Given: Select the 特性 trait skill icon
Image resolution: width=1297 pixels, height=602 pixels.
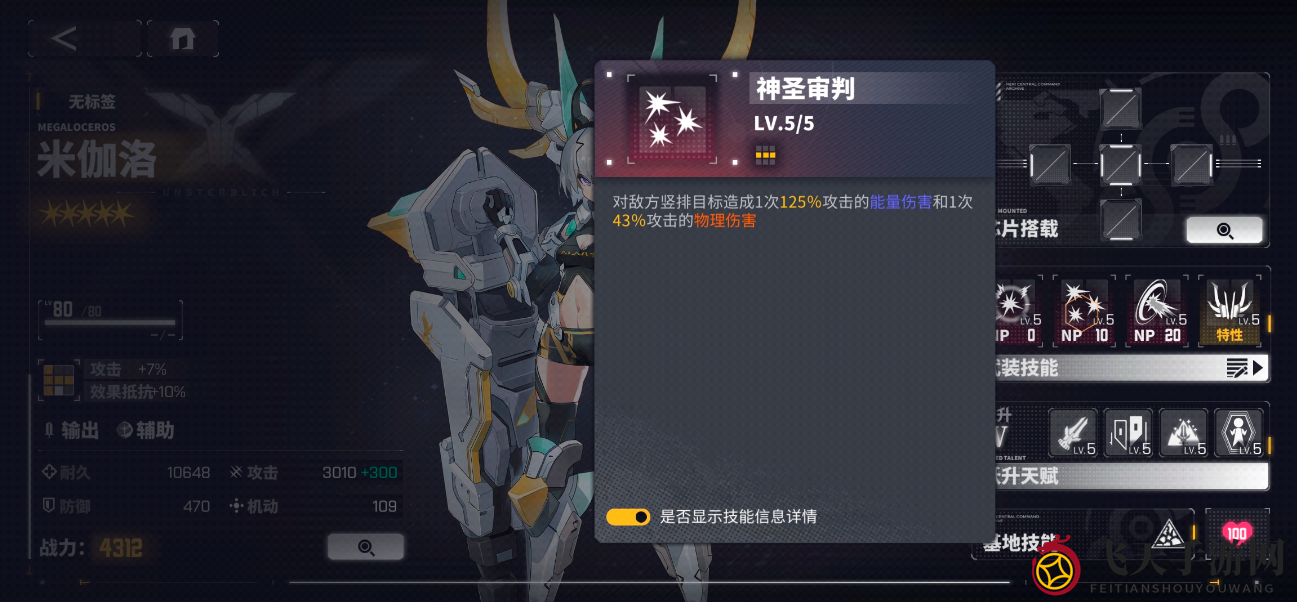Looking at the screenshot, I should pos(1230,311).
